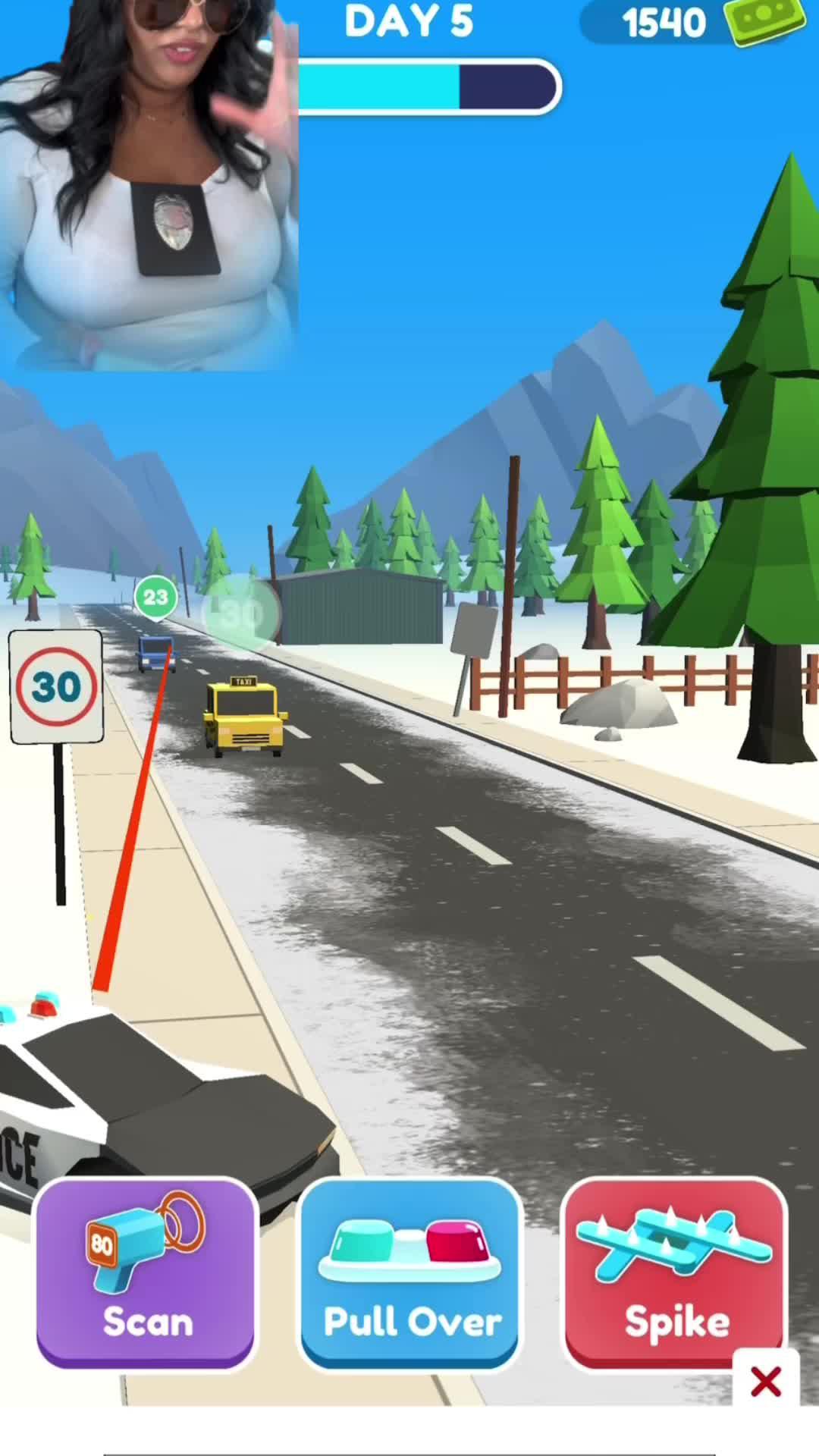Tap the Pull Over siren button
Viewport: 819px width, 1456px height.
pos(410,1276)
